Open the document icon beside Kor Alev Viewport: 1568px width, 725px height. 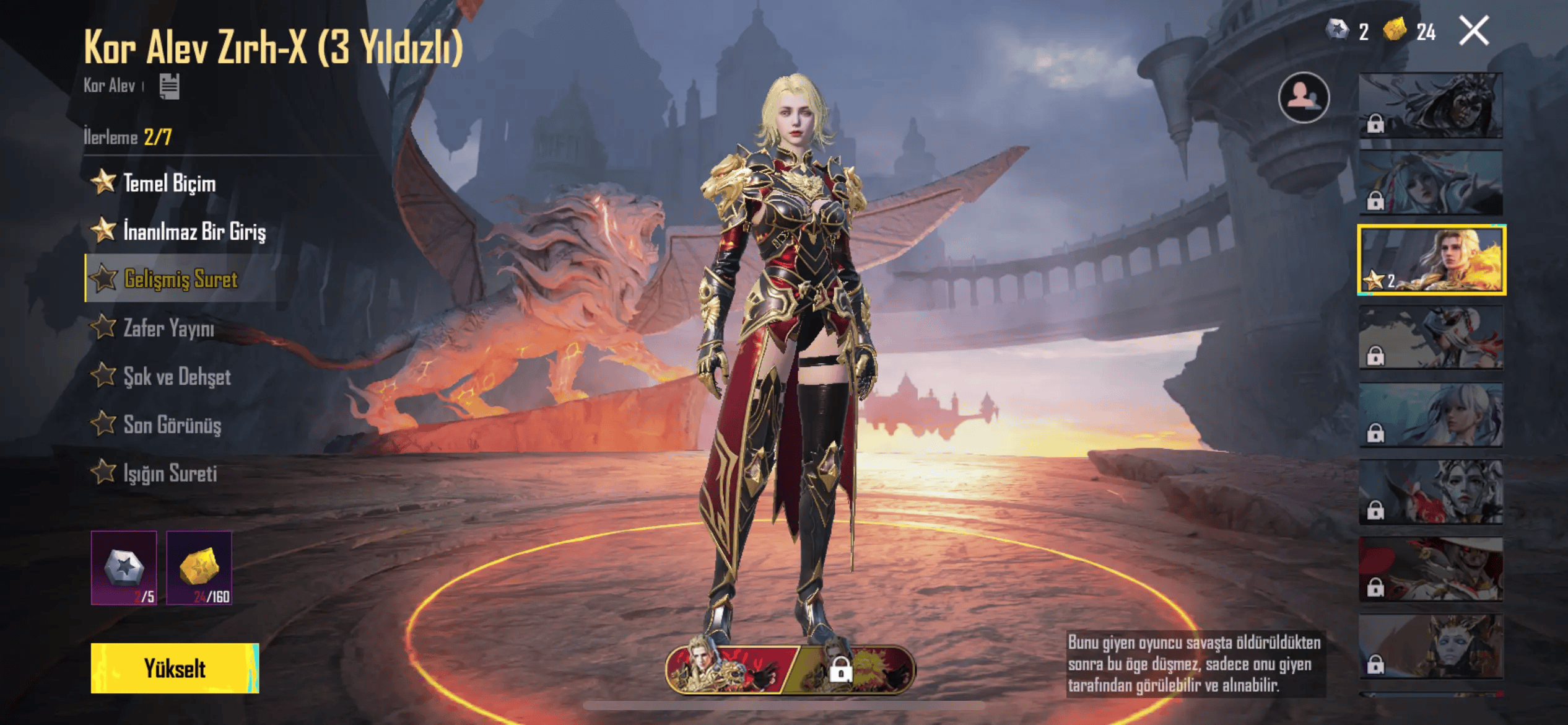[x=169, y=86]
